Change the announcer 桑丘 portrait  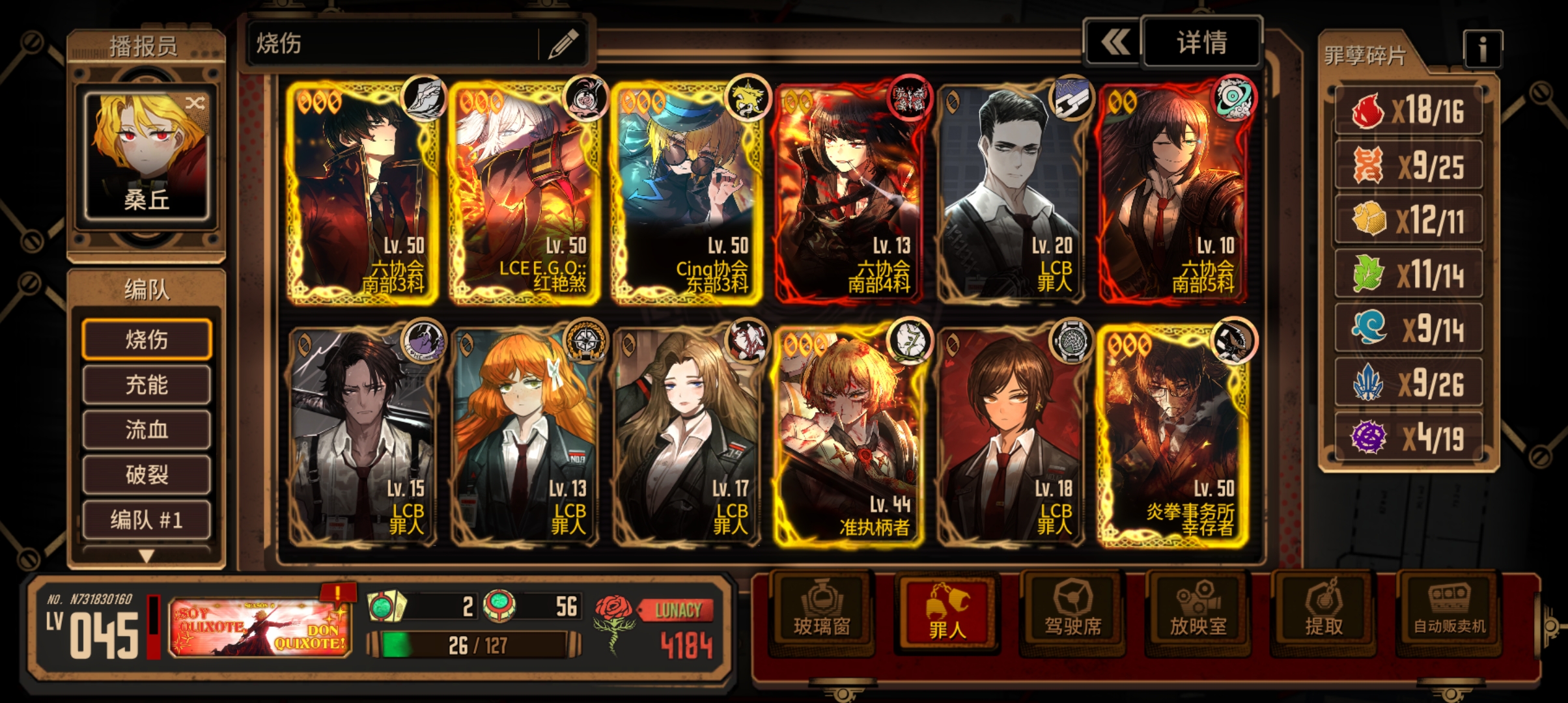pyautogui.click(x=147, y=155)
